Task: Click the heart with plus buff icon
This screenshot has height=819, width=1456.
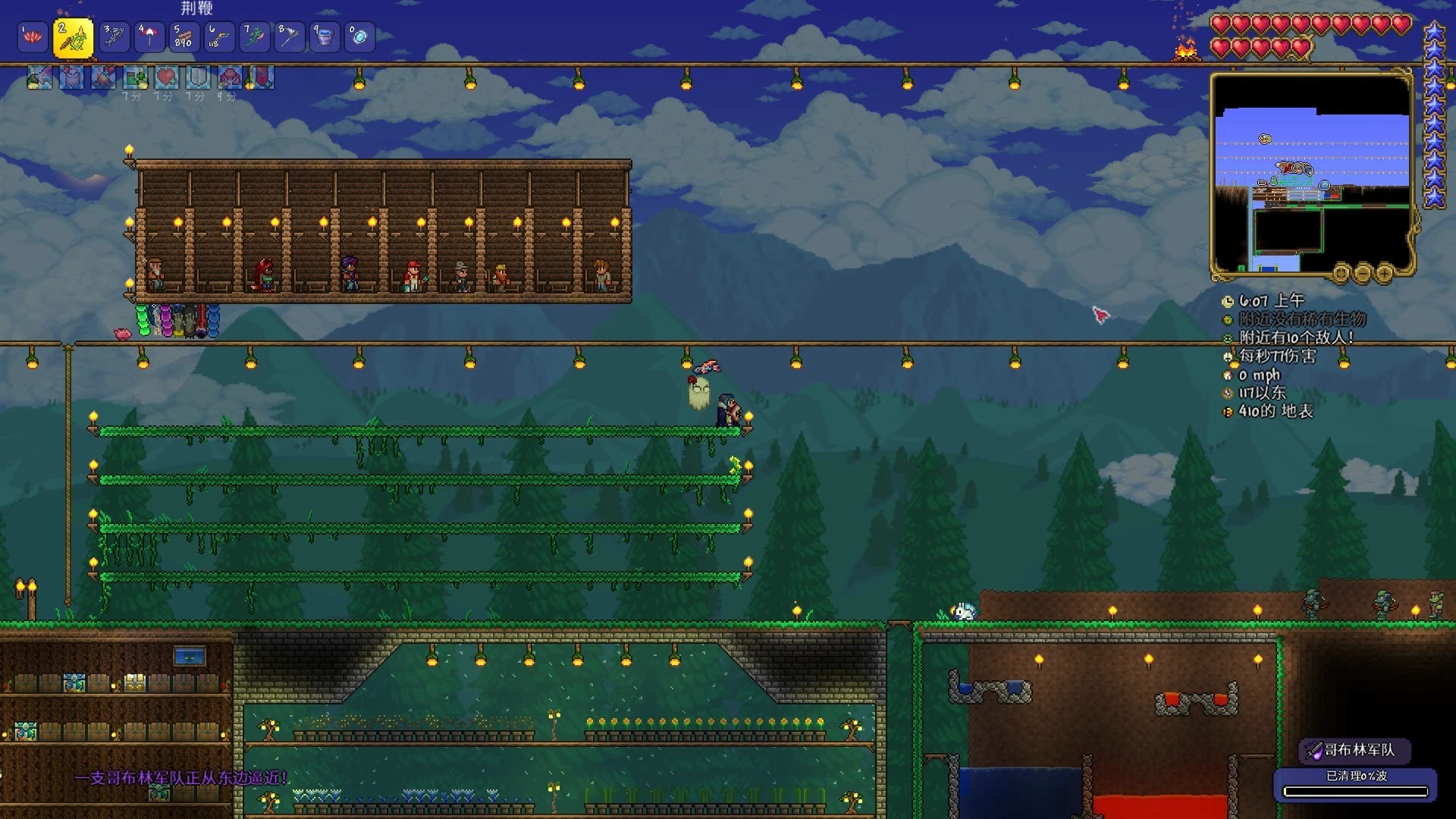Action: pyautogui.click(x=166, y=77)
